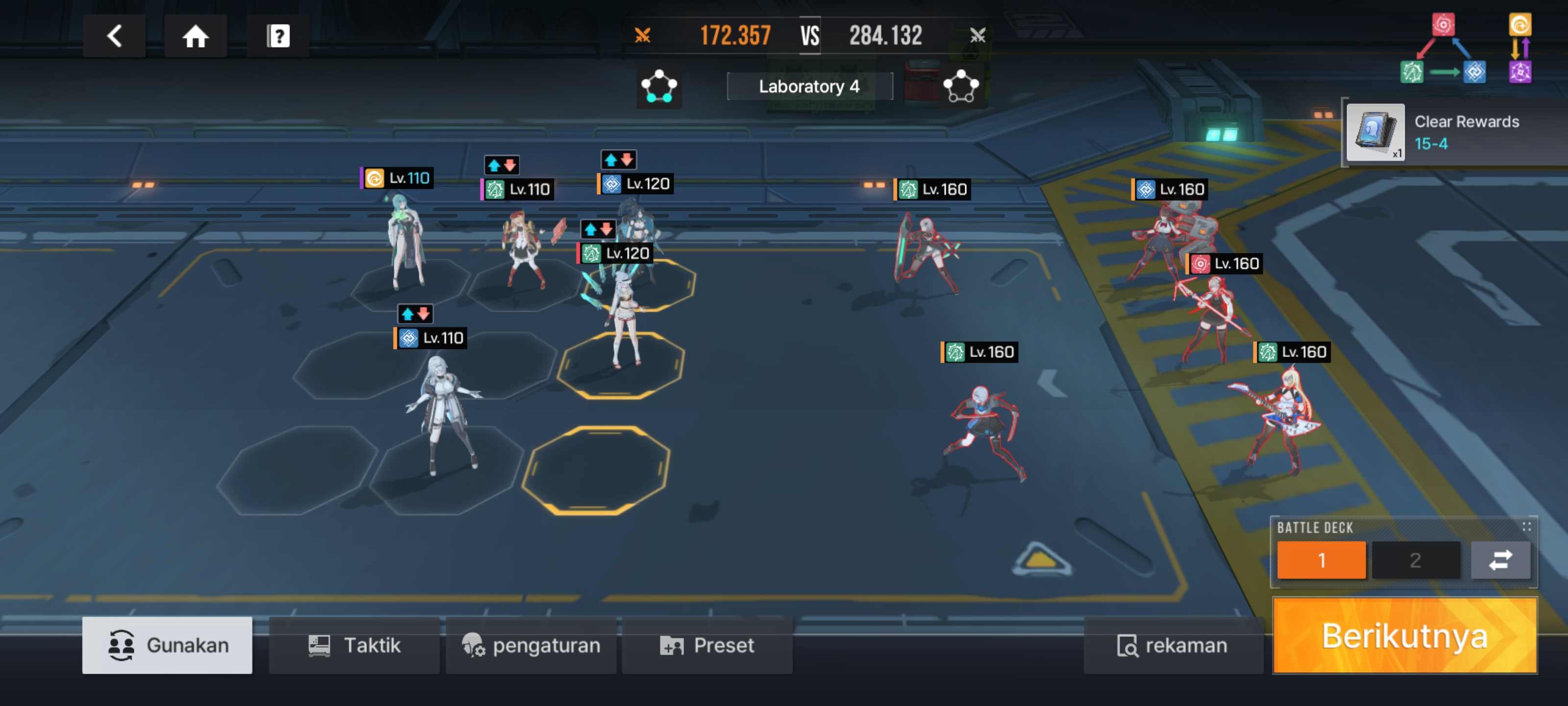The width and height of the screenshot is (1568, 706).
Task: Inspect the Lv.160 red-element enemy
Action: tap(1211, 317)
